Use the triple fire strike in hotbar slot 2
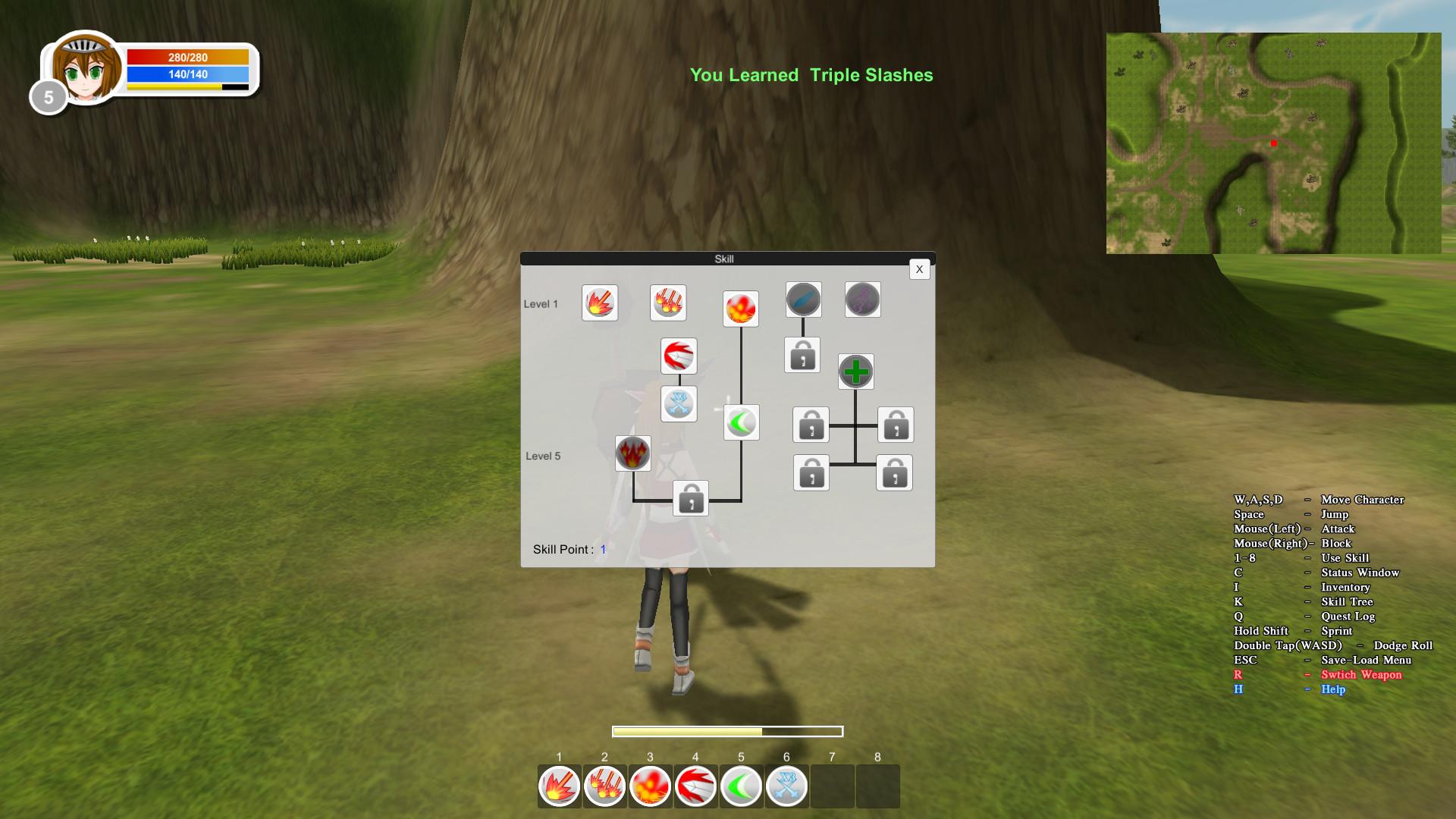Screen dimensions: 1456x819 pos(605,786)
